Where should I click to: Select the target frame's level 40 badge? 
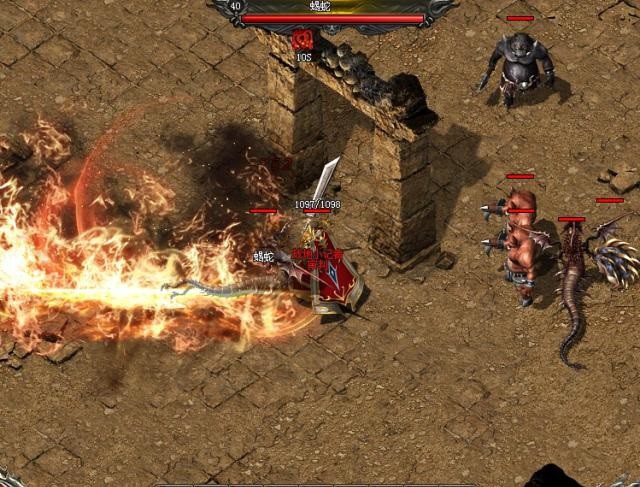pos(235,6)
